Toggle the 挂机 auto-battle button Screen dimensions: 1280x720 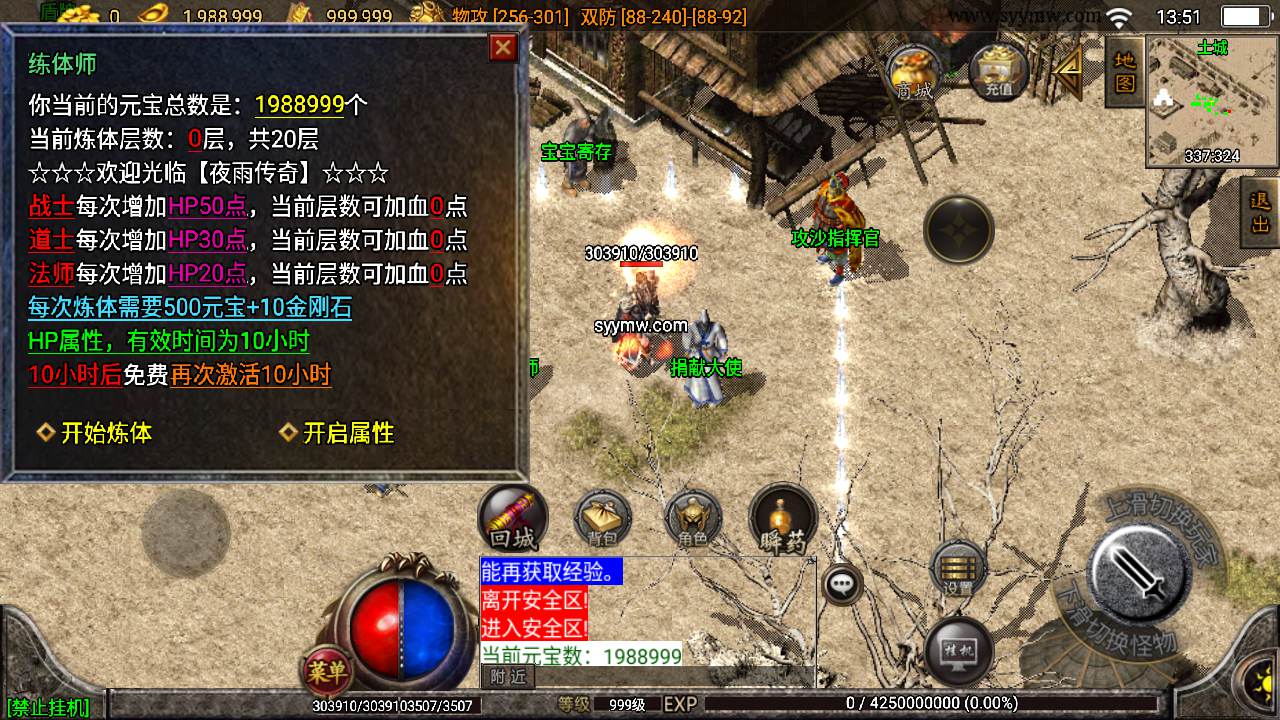coord(958,650)
